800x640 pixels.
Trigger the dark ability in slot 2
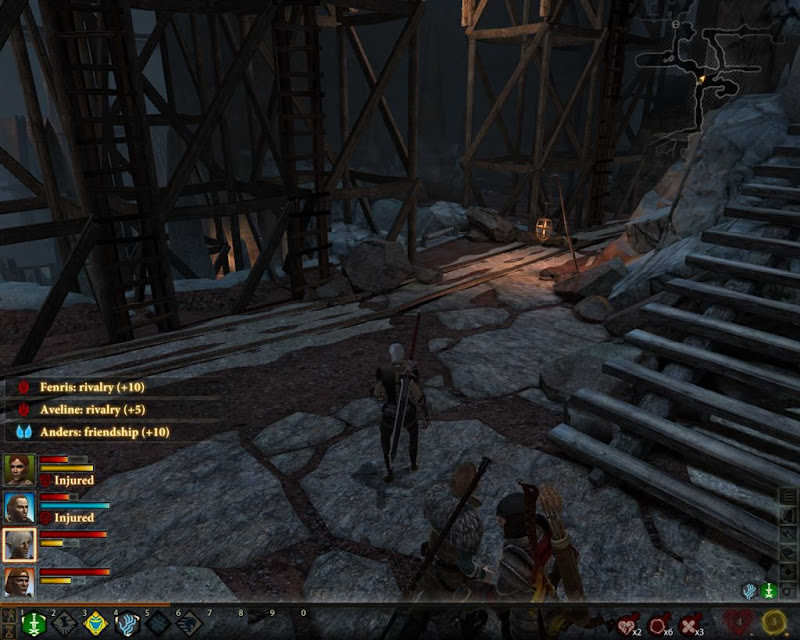pos(64,624)
